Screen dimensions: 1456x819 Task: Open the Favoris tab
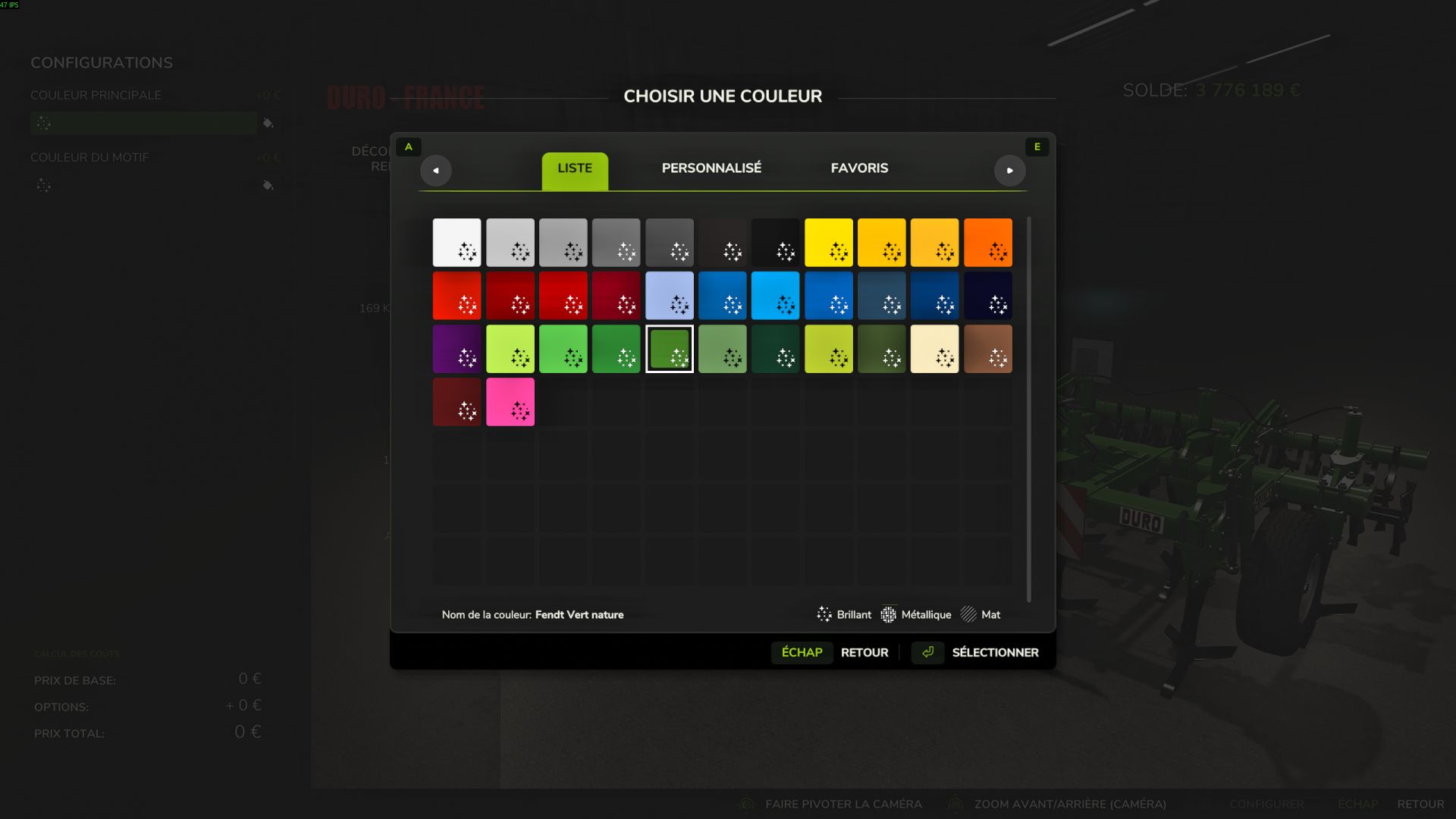coord(859,168)
